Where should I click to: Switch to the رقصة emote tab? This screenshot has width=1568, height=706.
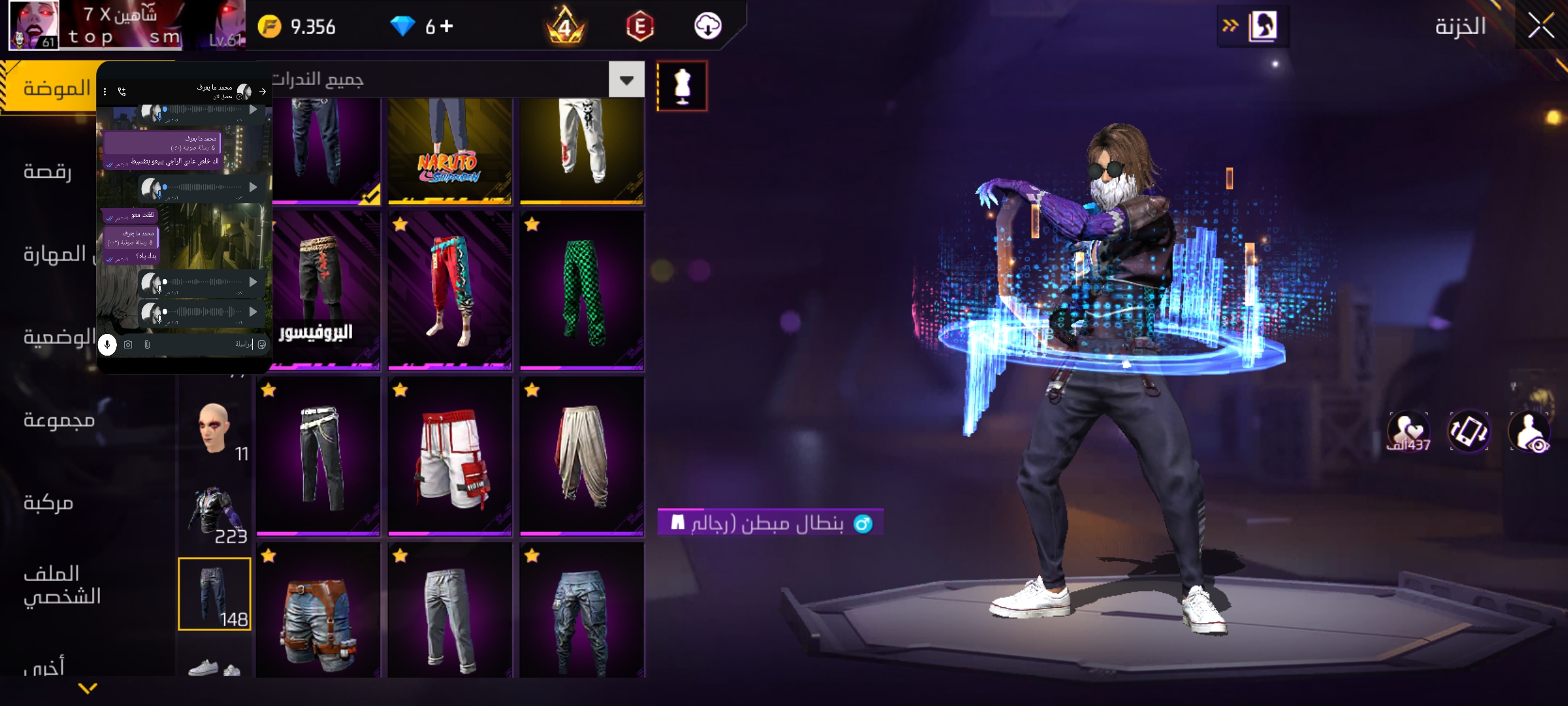[47, 171]
